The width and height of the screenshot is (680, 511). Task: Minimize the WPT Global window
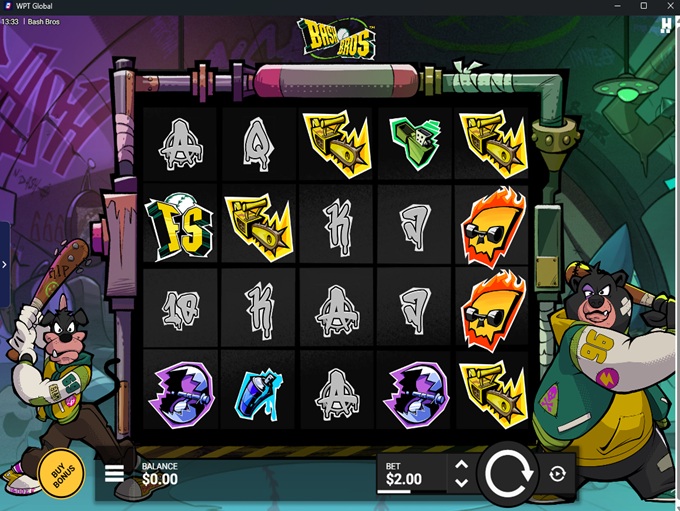[617, 6]
